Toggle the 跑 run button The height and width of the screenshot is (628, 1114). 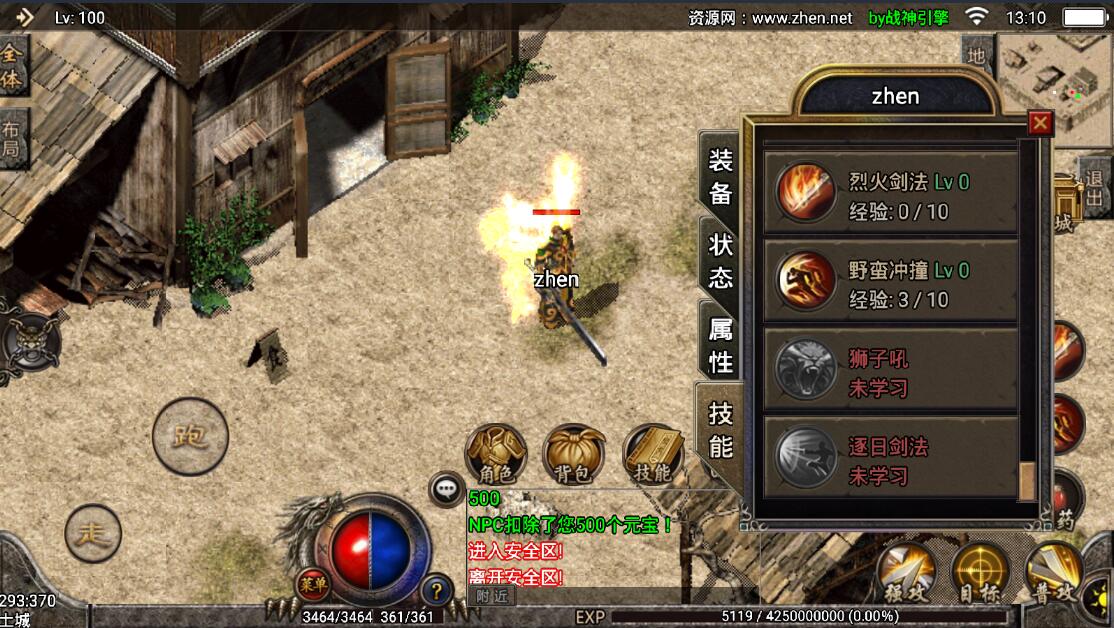coord(190,436)
